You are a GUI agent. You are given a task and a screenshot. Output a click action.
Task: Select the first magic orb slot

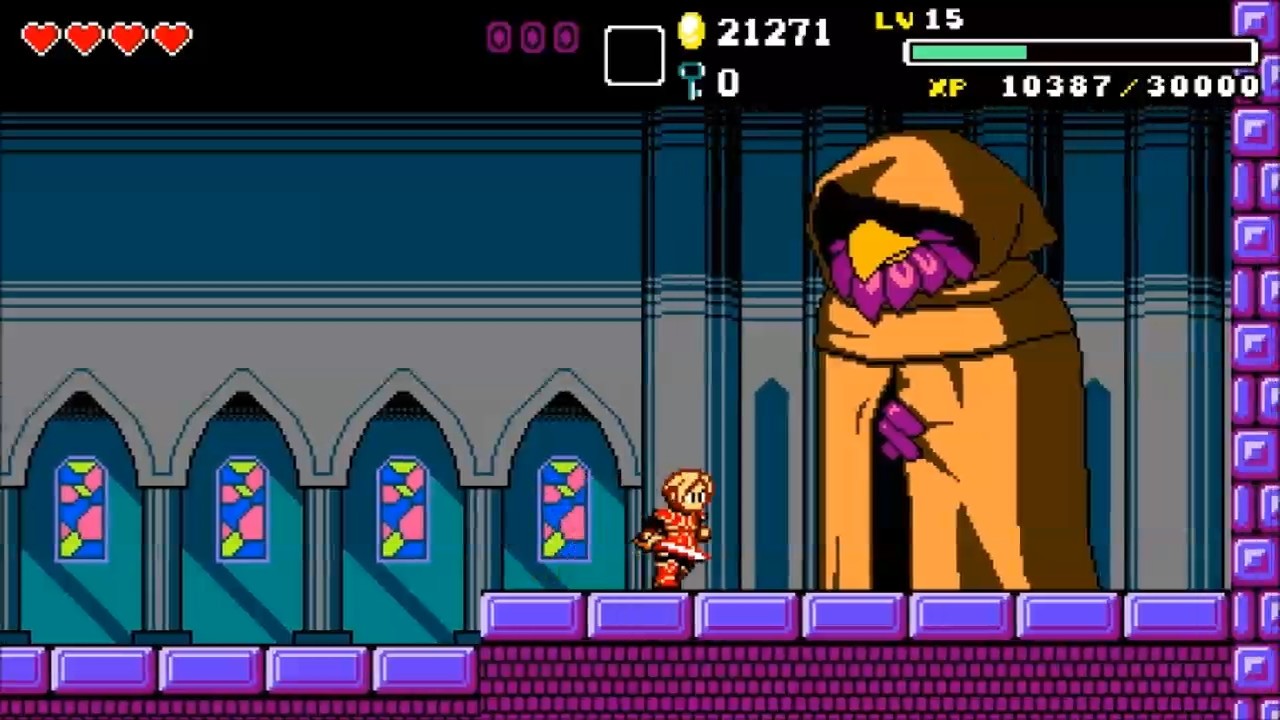pyautogui.click(x=497, y=37)
